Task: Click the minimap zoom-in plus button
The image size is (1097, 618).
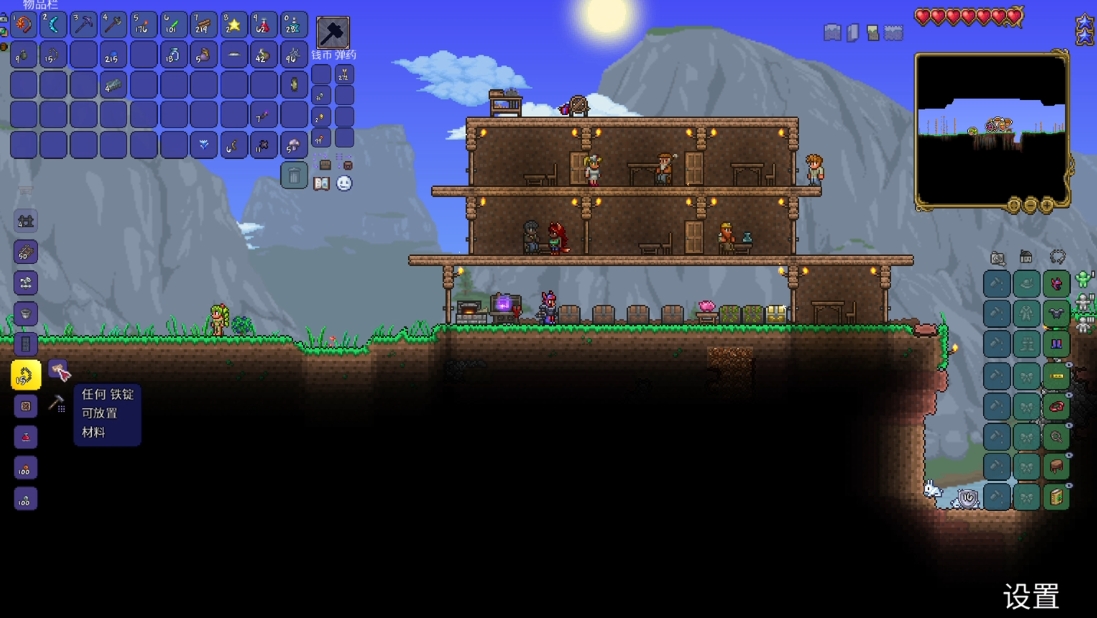Action: [x=1047, y=205]
